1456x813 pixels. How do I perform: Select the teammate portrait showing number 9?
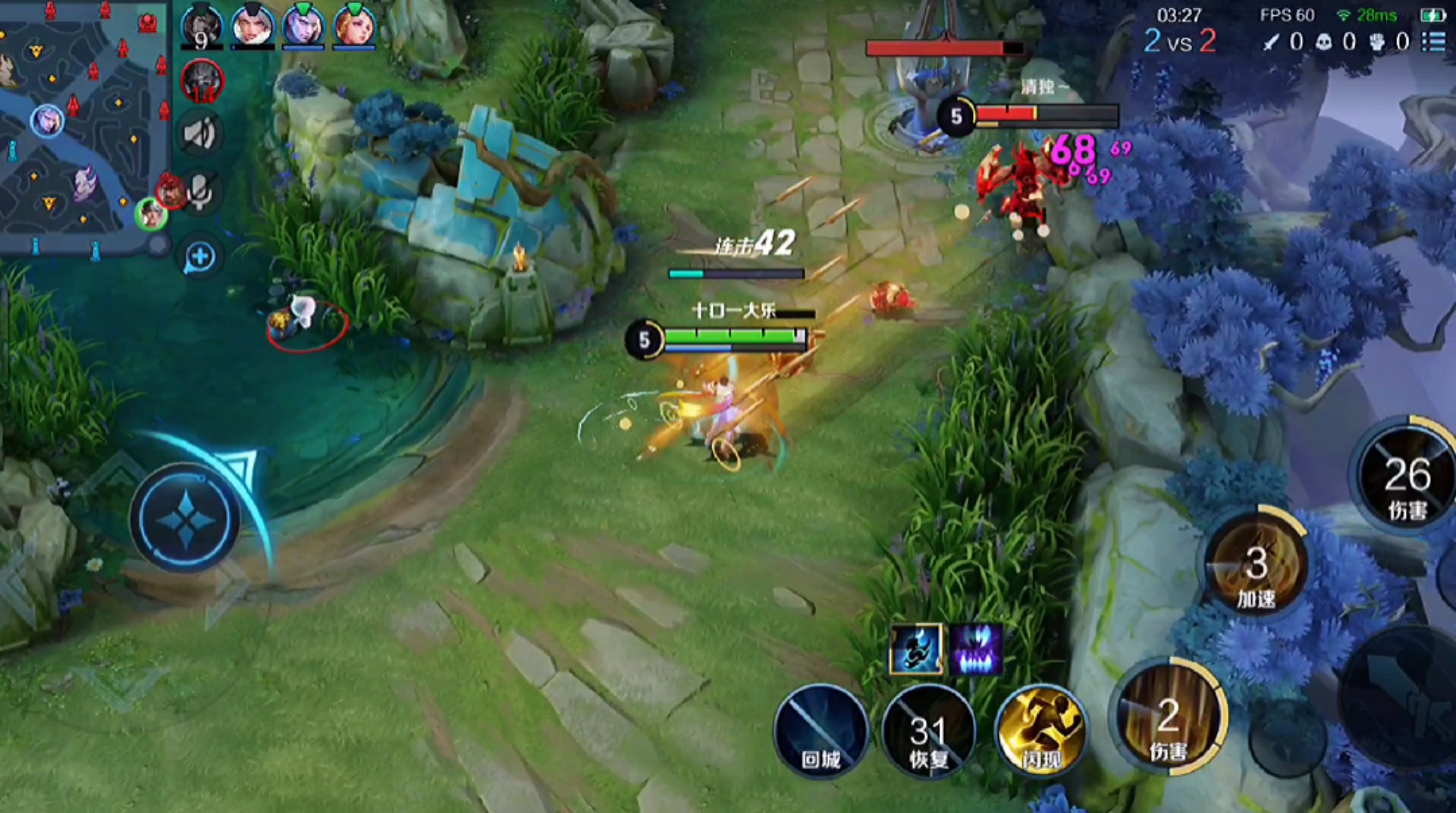(x=202, y=26)
